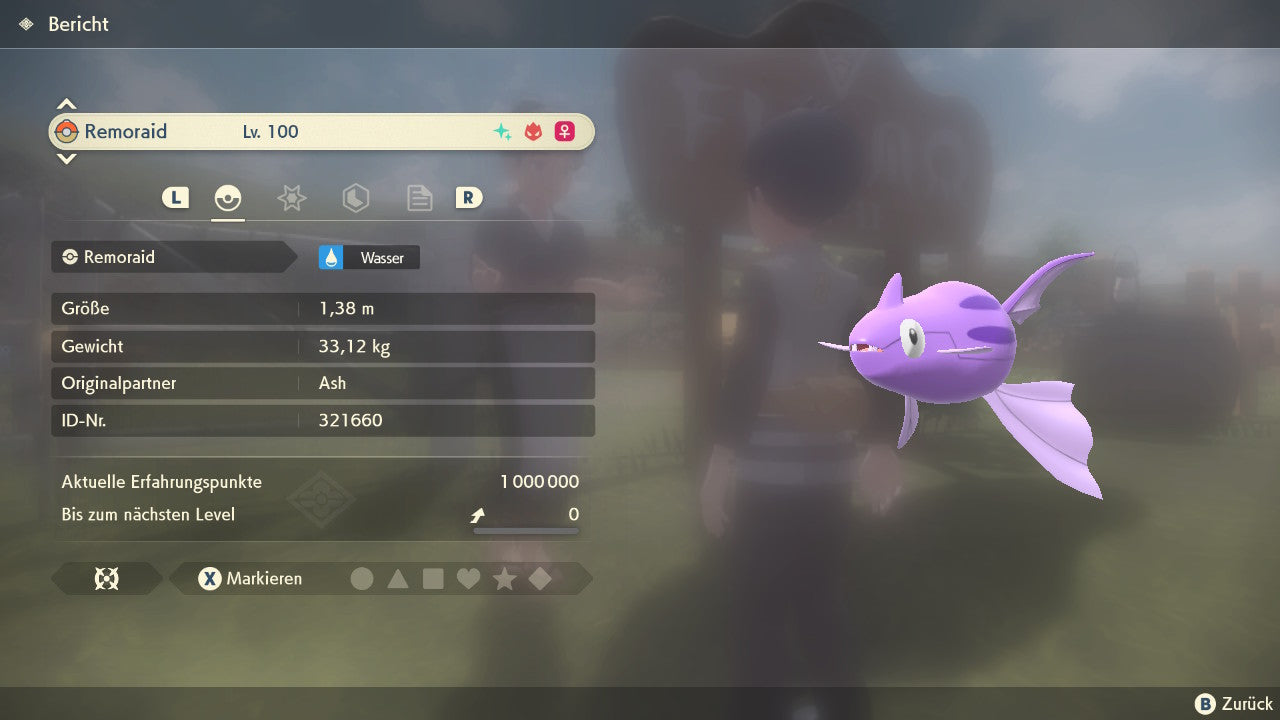Switch to the starburst moves tab

pyautogui.click(x=291, y=198)
